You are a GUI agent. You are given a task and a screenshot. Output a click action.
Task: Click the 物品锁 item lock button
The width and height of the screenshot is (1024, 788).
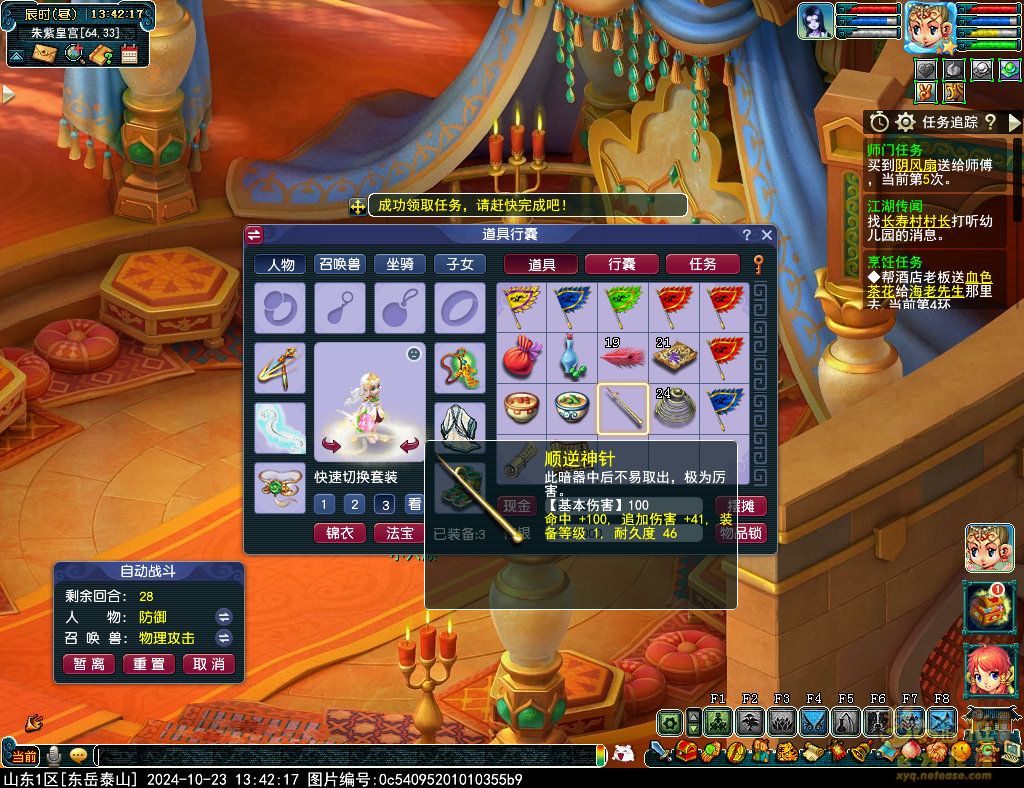coord(741,533)
